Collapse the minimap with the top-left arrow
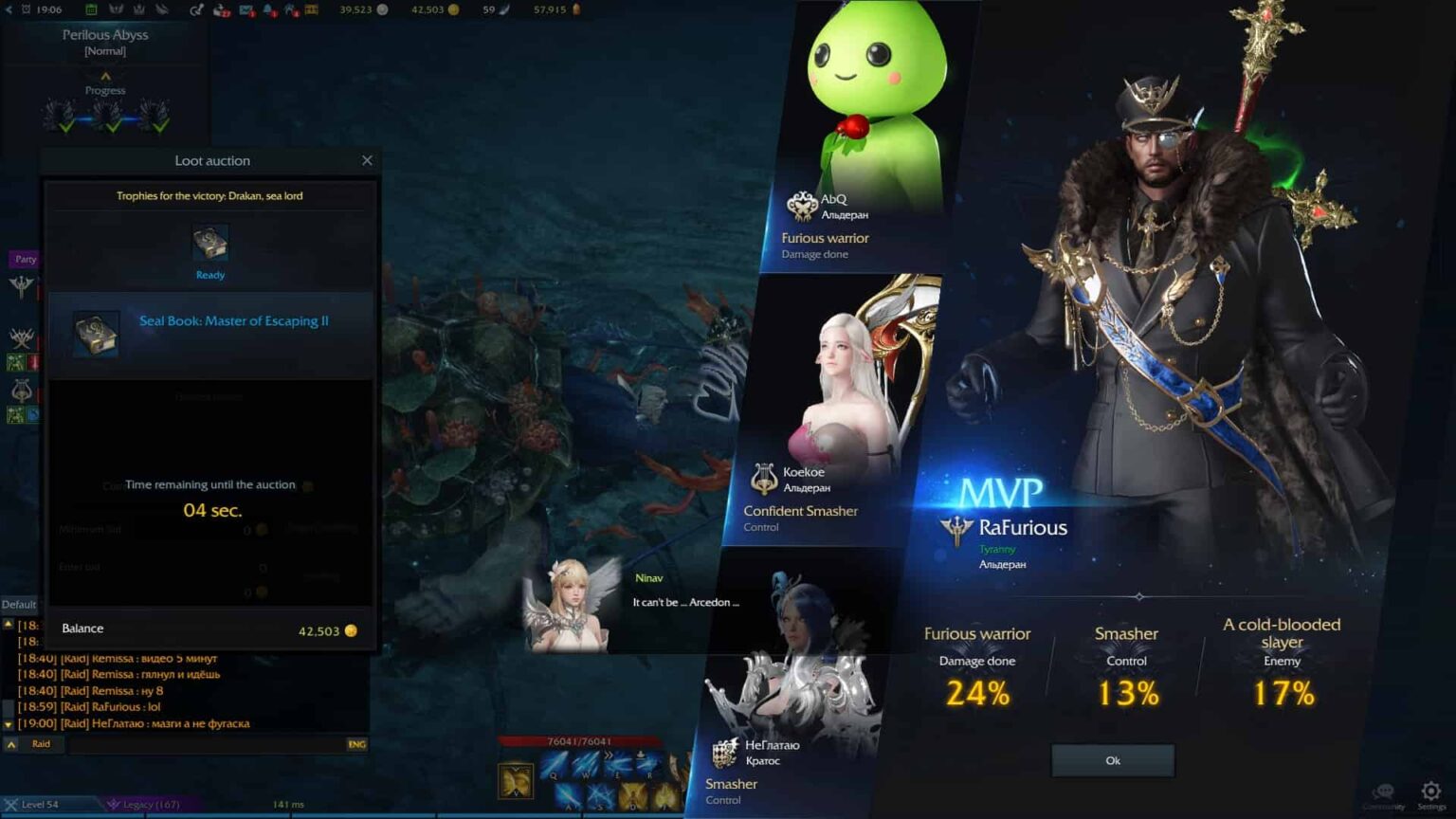 (9, 9)
